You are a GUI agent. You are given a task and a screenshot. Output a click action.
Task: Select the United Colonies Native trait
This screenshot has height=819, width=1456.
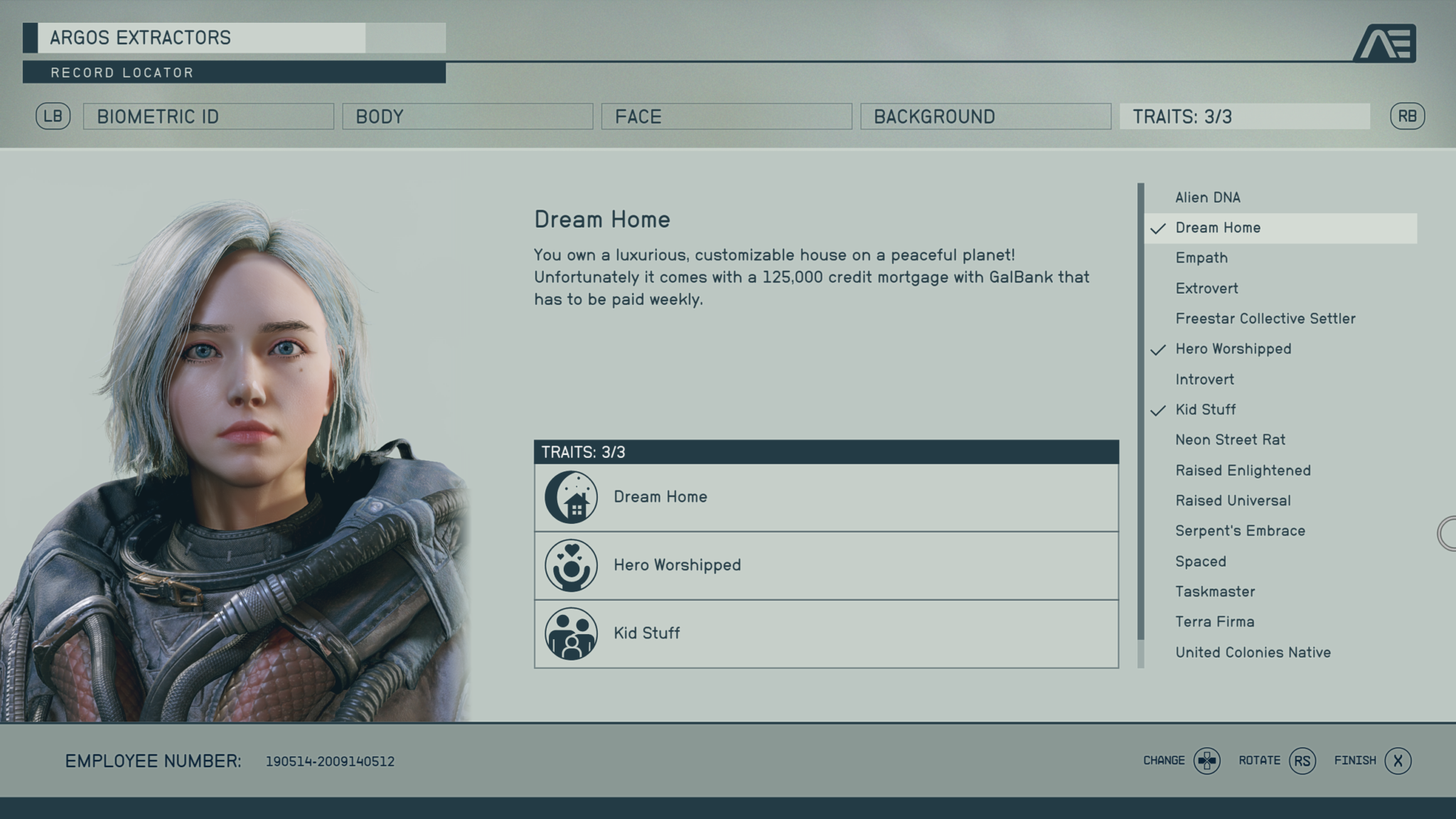tap(1253, 652)
